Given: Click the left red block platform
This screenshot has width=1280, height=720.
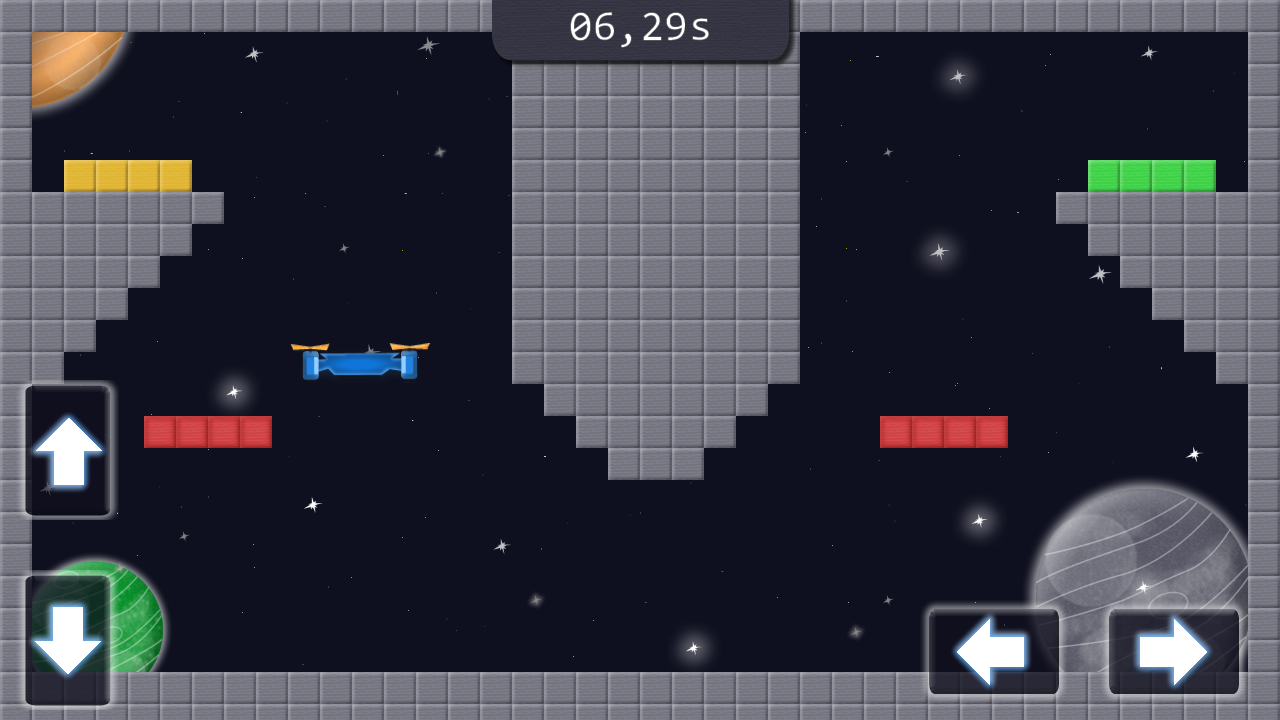Looking at the screenshot, I should point(207,431).
